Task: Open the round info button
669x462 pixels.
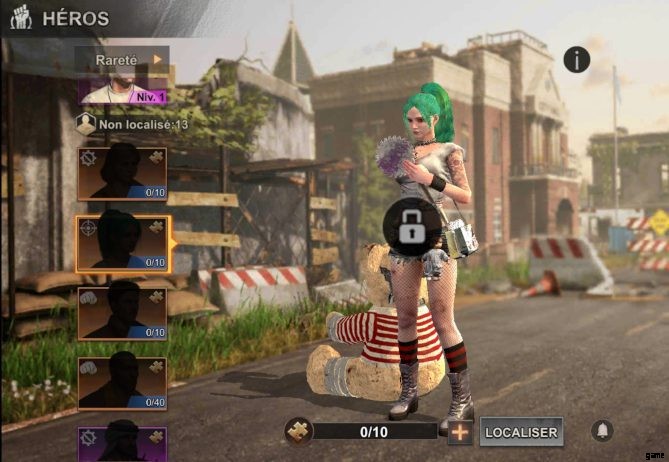Action: coord(576,59)
